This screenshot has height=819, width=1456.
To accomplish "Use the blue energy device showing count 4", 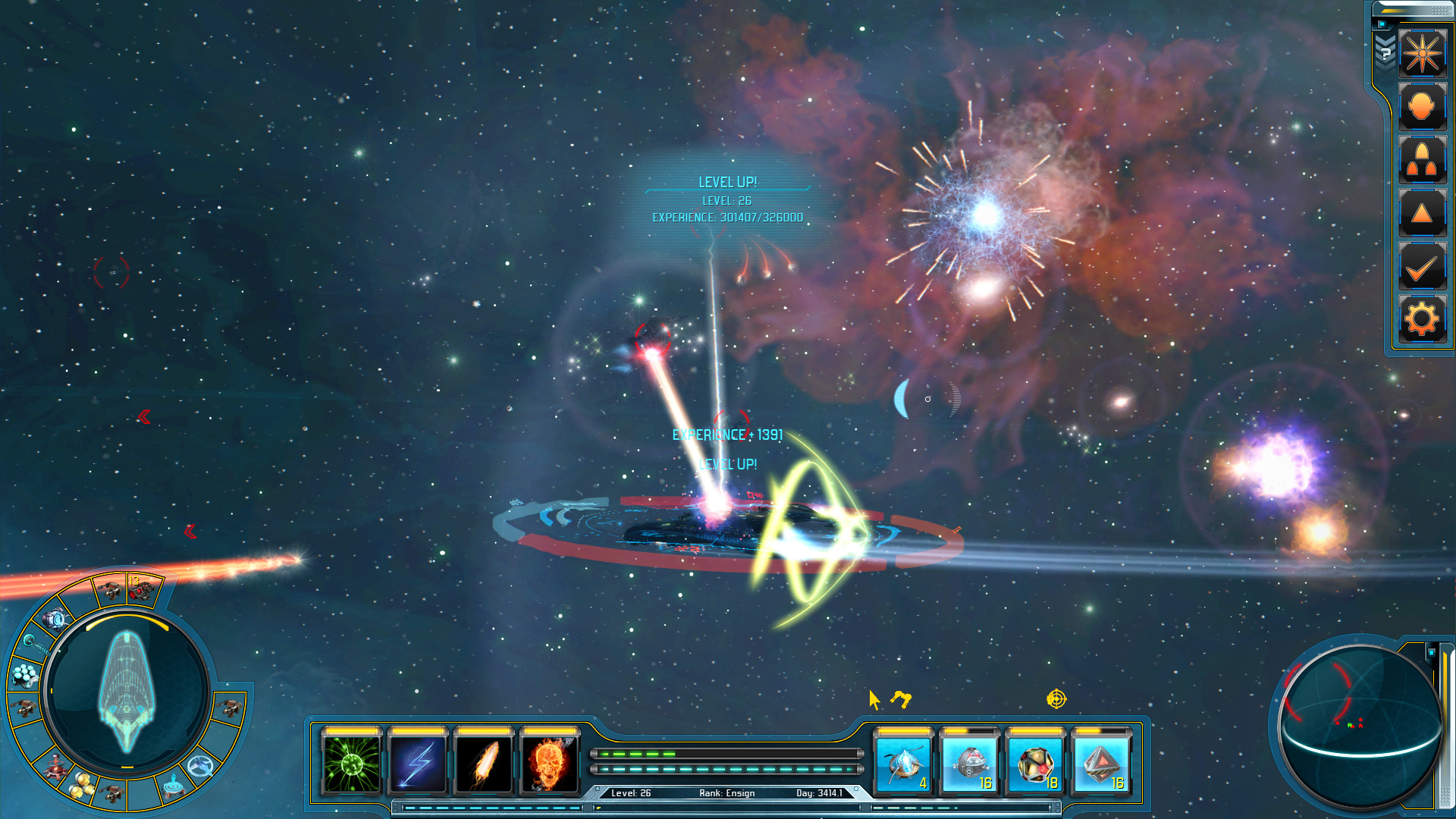I will (x=904, y=764).
